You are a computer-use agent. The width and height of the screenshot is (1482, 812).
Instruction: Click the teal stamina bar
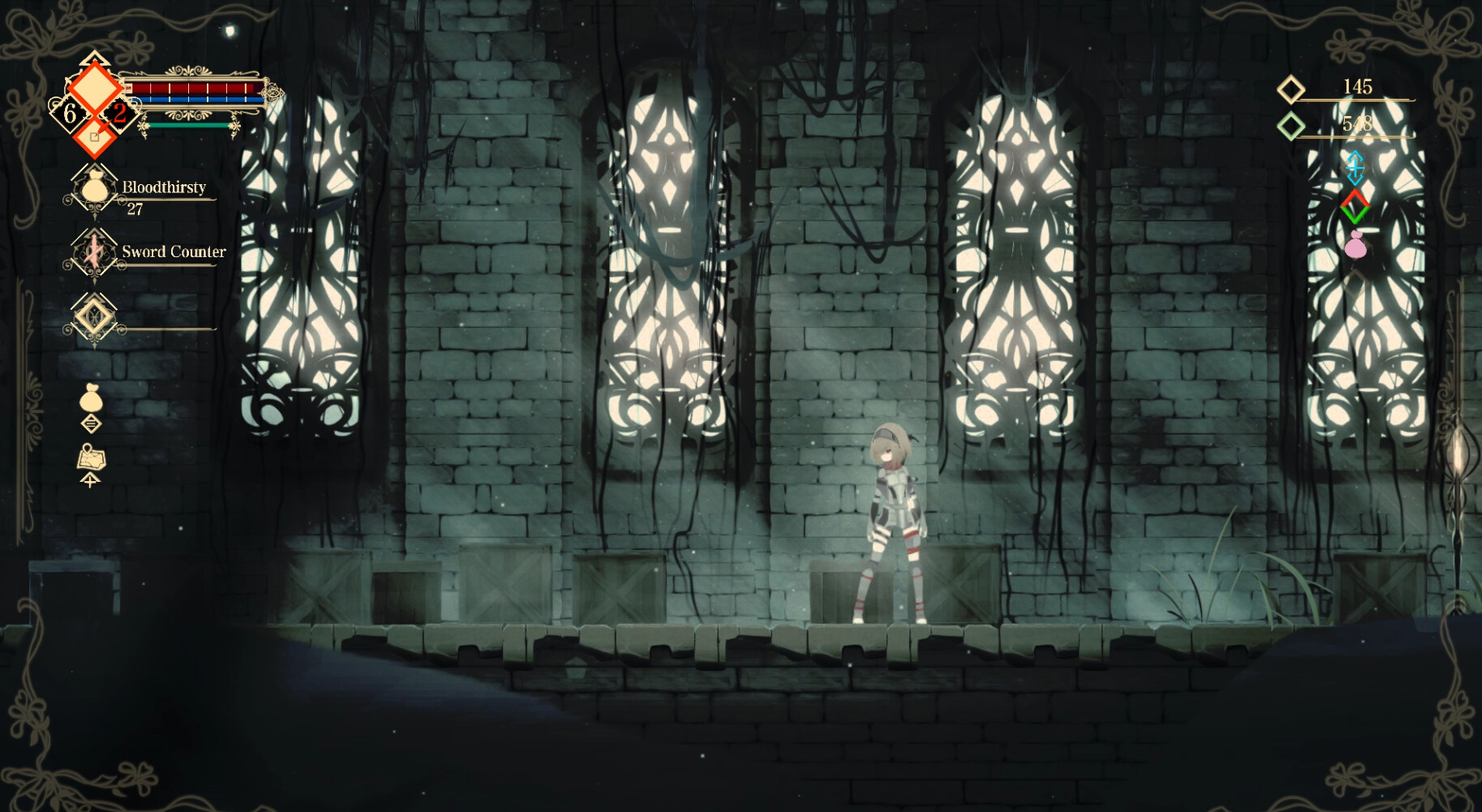[188, 126]
